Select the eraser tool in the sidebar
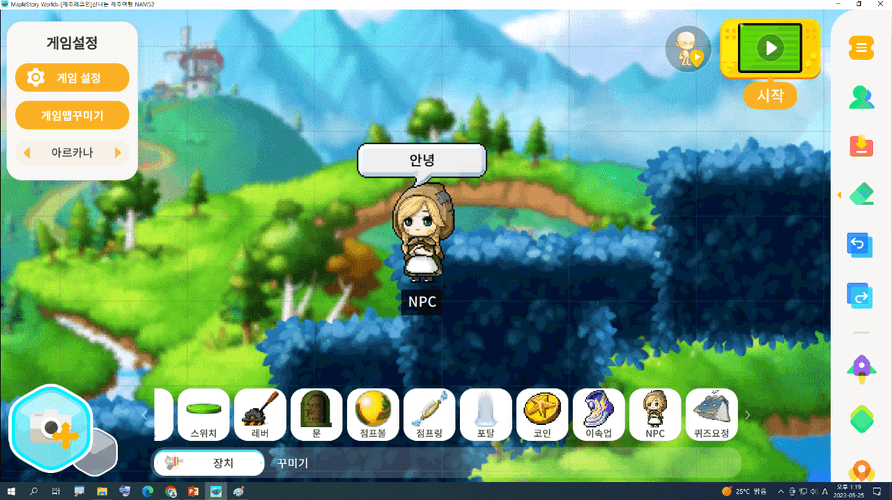The image size is (892, 500). tap(860, 193)
